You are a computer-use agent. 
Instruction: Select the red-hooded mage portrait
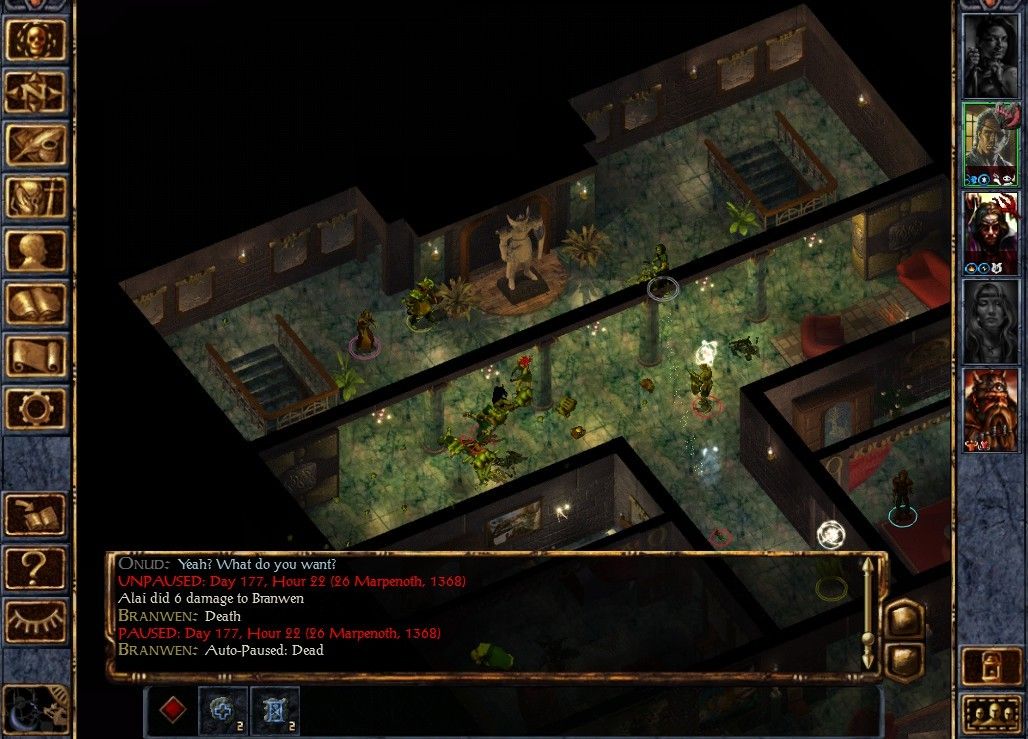pos(990,231)
